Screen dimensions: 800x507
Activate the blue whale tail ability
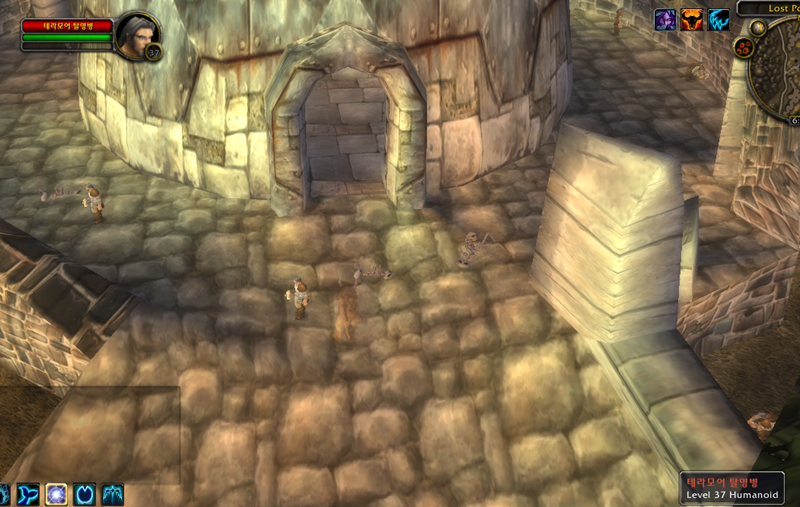[27, 494]
